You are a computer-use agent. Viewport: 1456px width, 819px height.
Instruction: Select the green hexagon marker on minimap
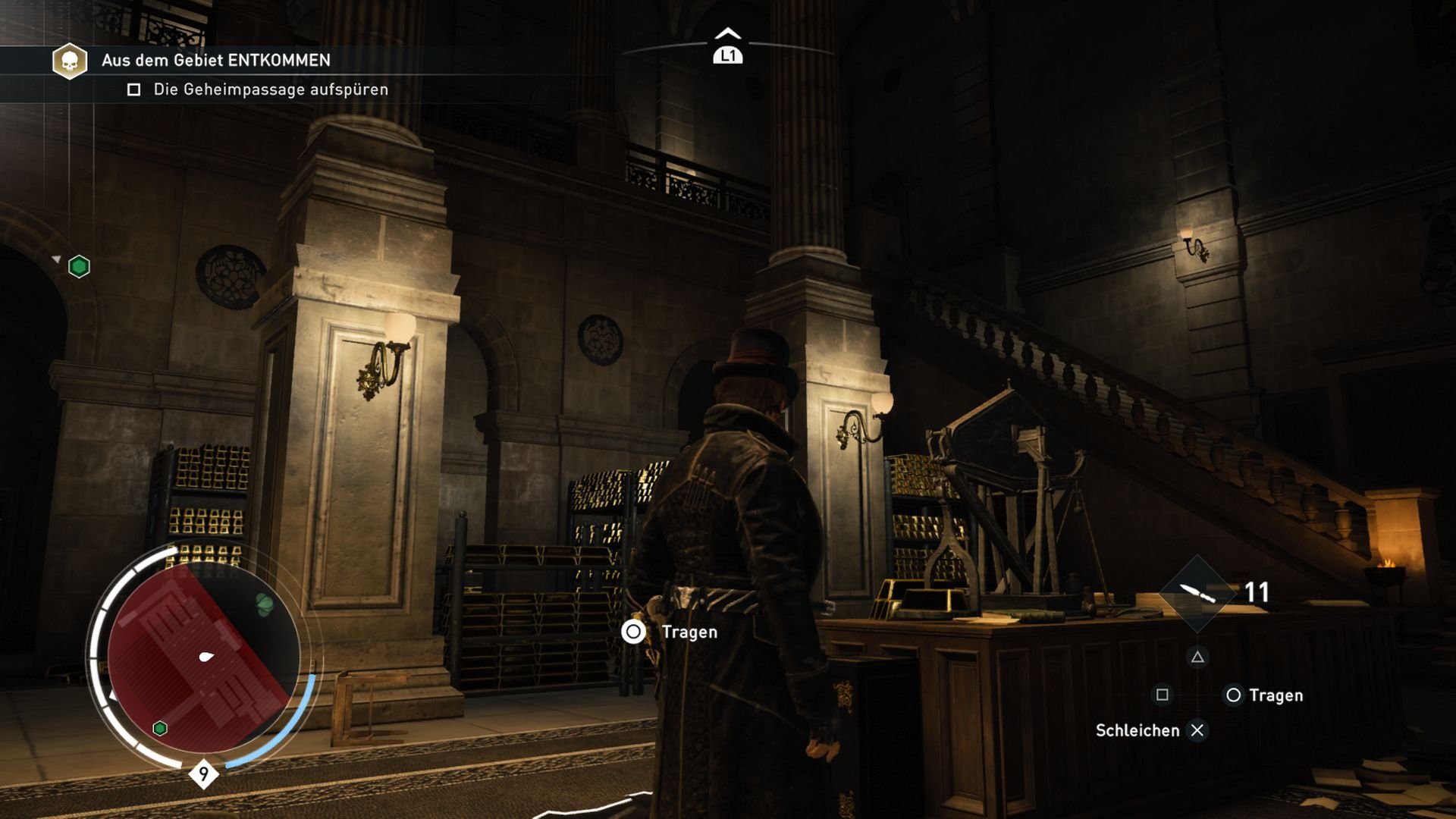tap(158, 728)
